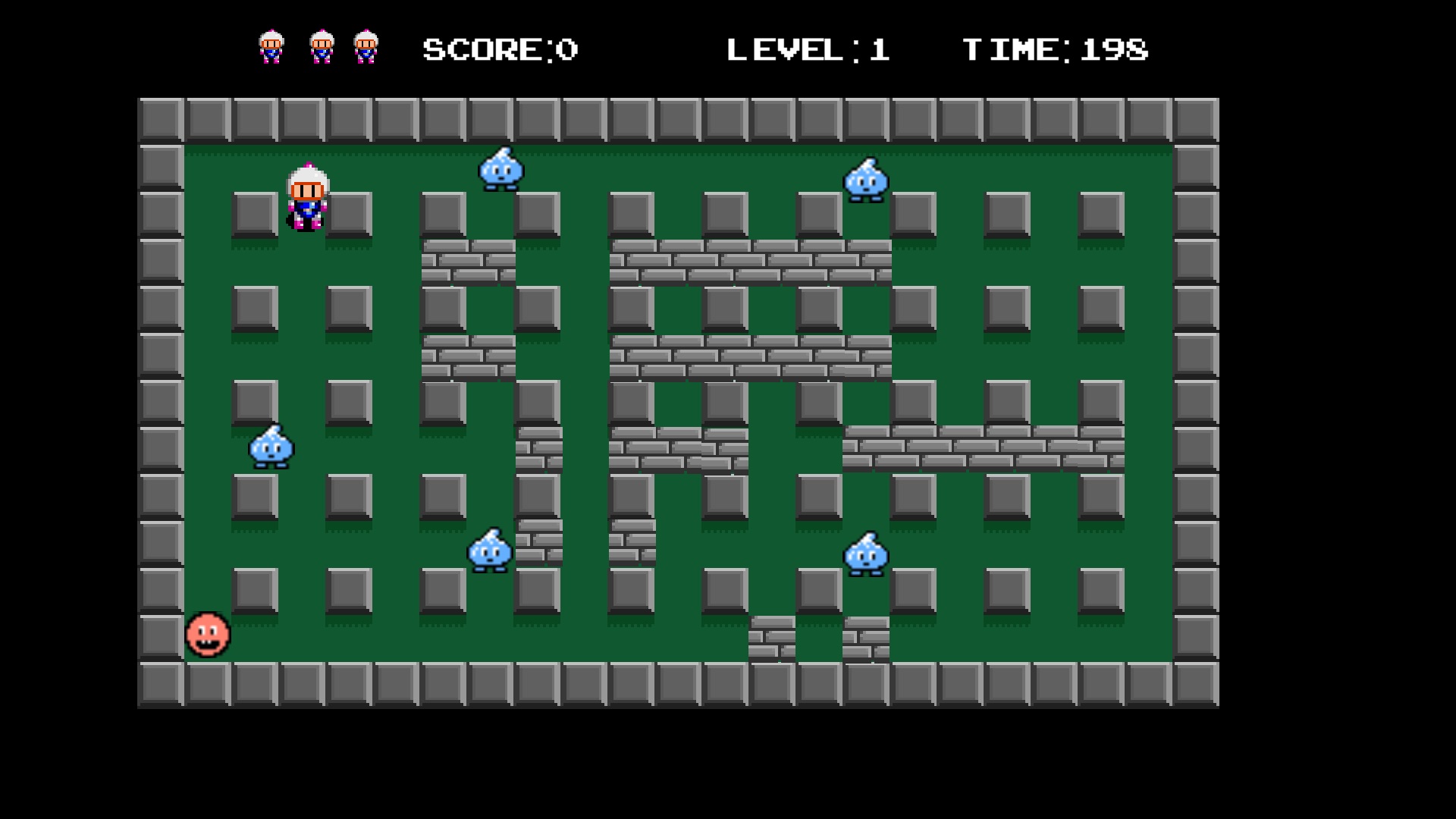Click the green floor tile below the player
Screen dimensions: 1456x819
coord(303,265)
